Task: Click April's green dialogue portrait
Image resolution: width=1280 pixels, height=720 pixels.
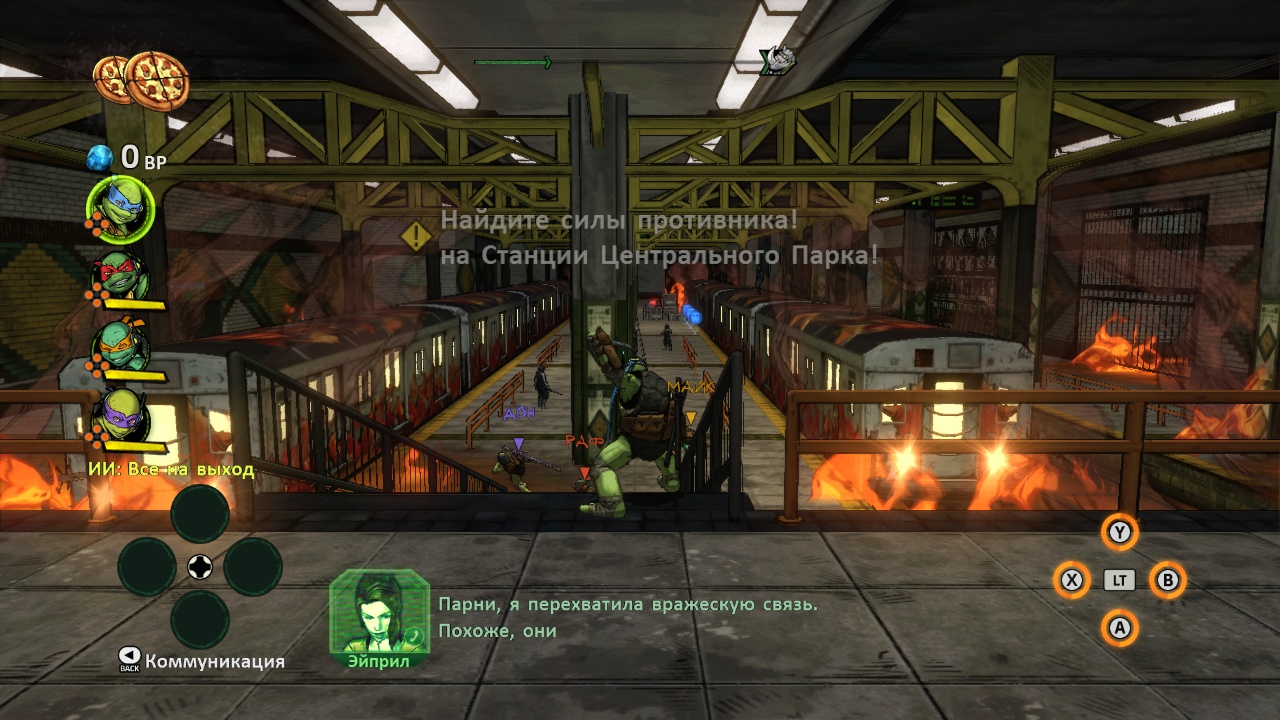Action: pos(378,611)
